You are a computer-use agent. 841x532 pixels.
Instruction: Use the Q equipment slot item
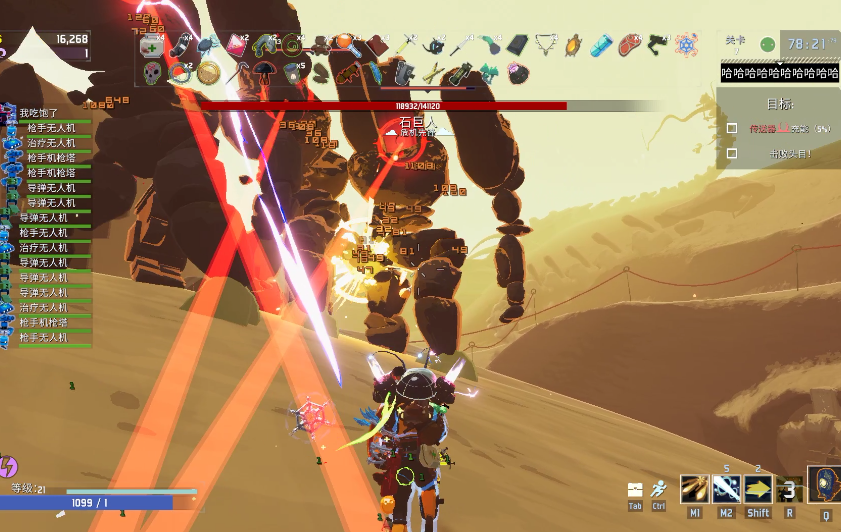[x=826, y=485]
